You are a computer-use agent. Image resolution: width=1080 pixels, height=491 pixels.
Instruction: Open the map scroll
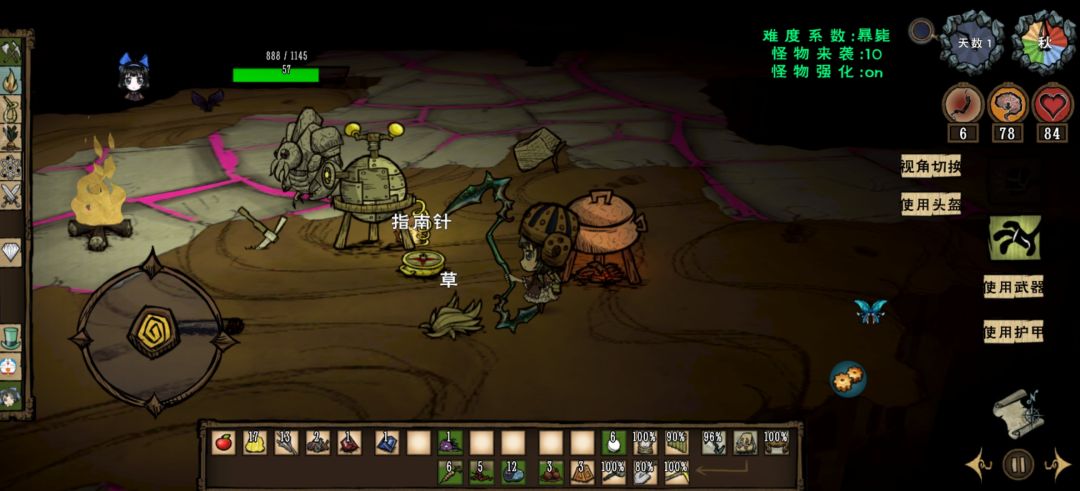(1017, 411)
